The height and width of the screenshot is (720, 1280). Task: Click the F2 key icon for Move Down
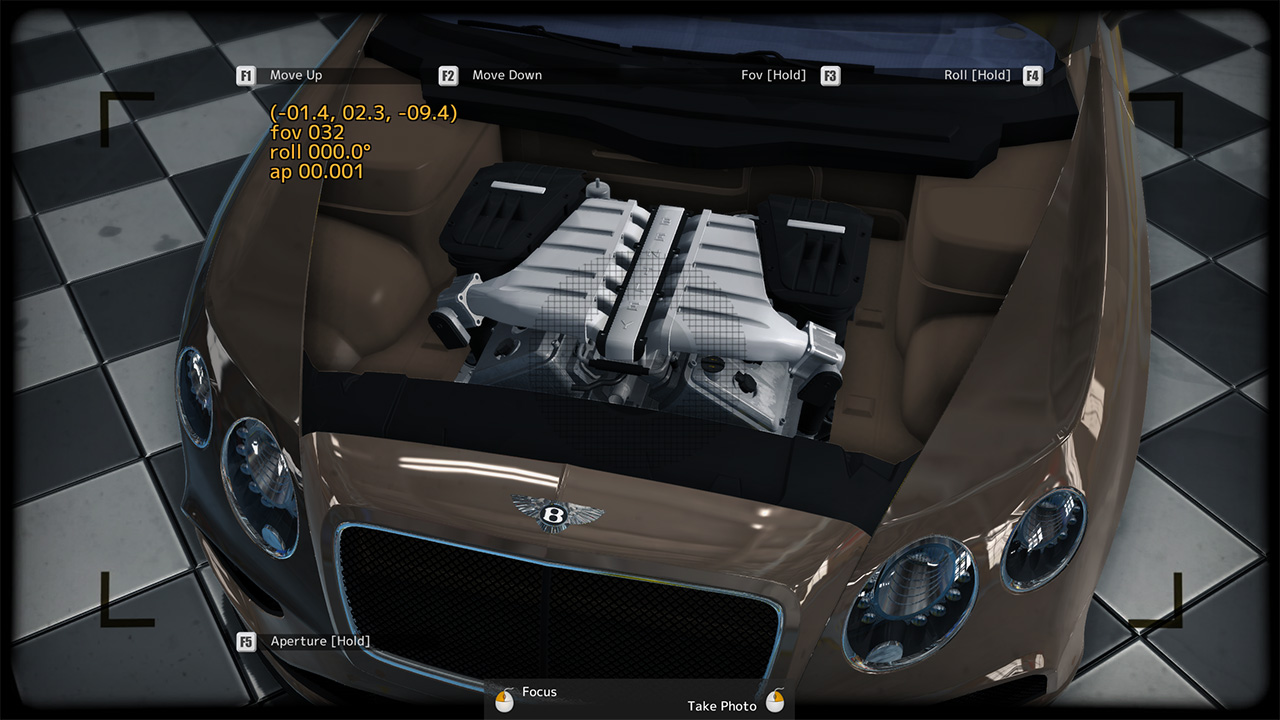click(x=447, y=74)
